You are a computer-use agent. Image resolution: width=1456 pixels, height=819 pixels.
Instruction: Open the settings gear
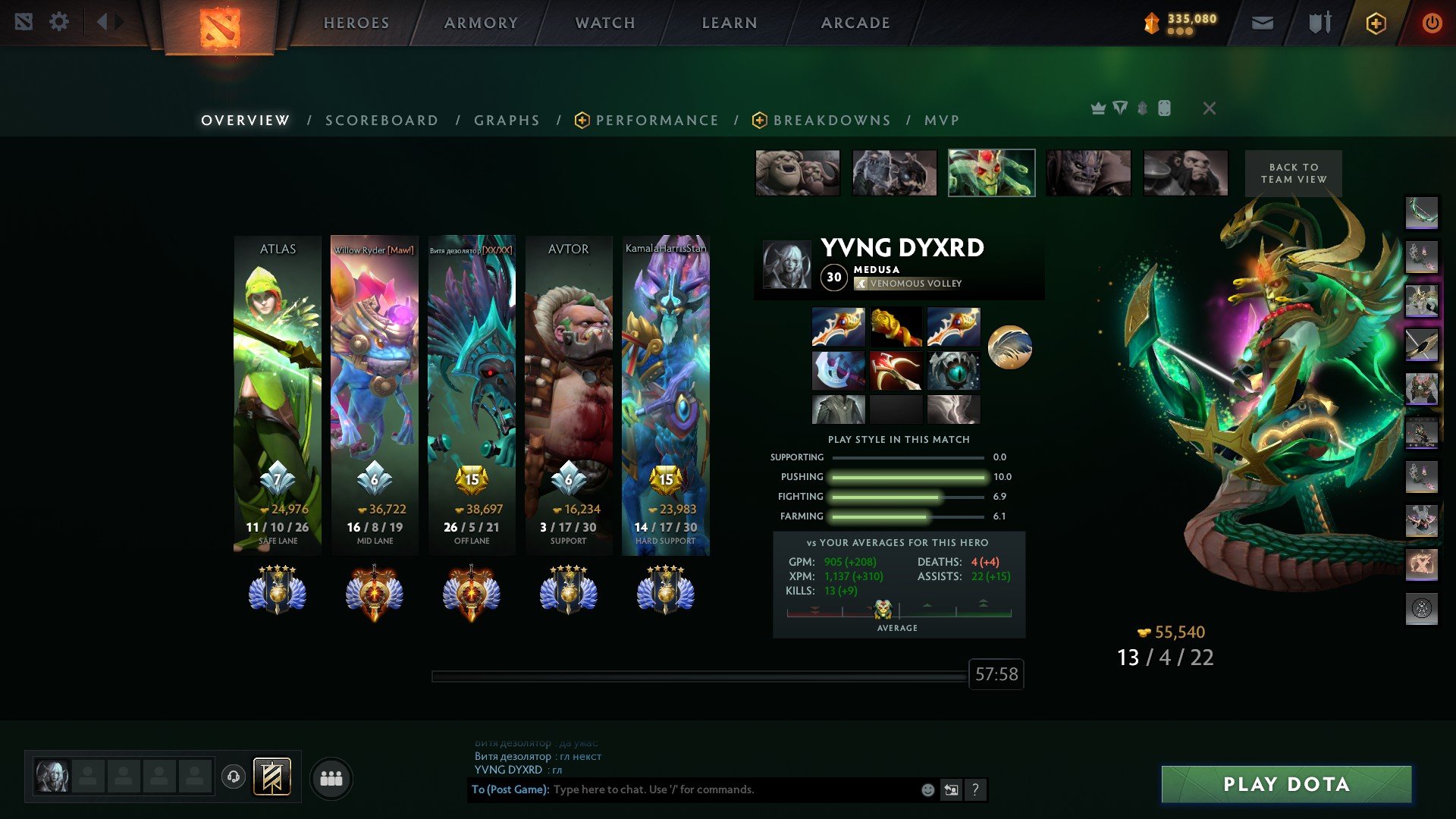(59, 22)
